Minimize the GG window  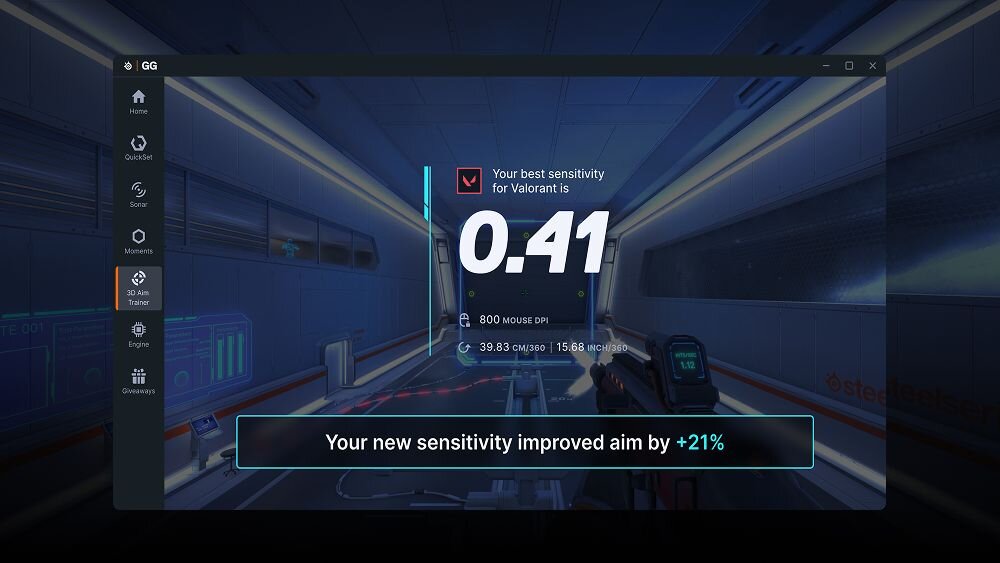coord(825,66)
